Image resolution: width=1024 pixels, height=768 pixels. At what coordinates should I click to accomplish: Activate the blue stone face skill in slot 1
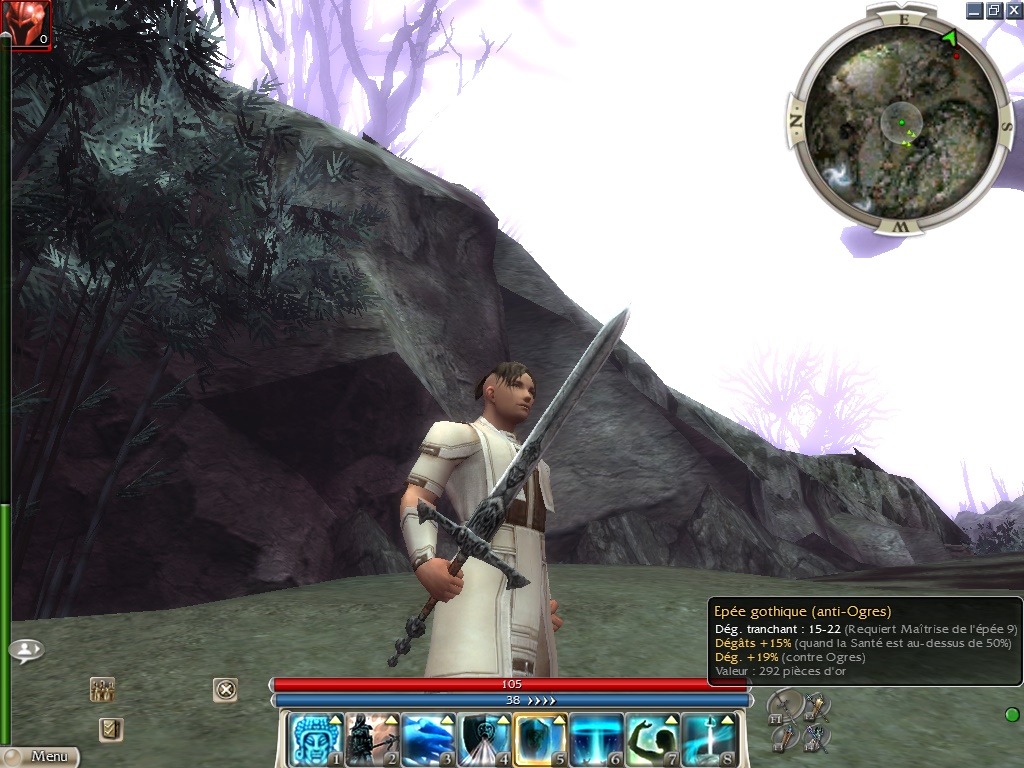tap(316, 740)
